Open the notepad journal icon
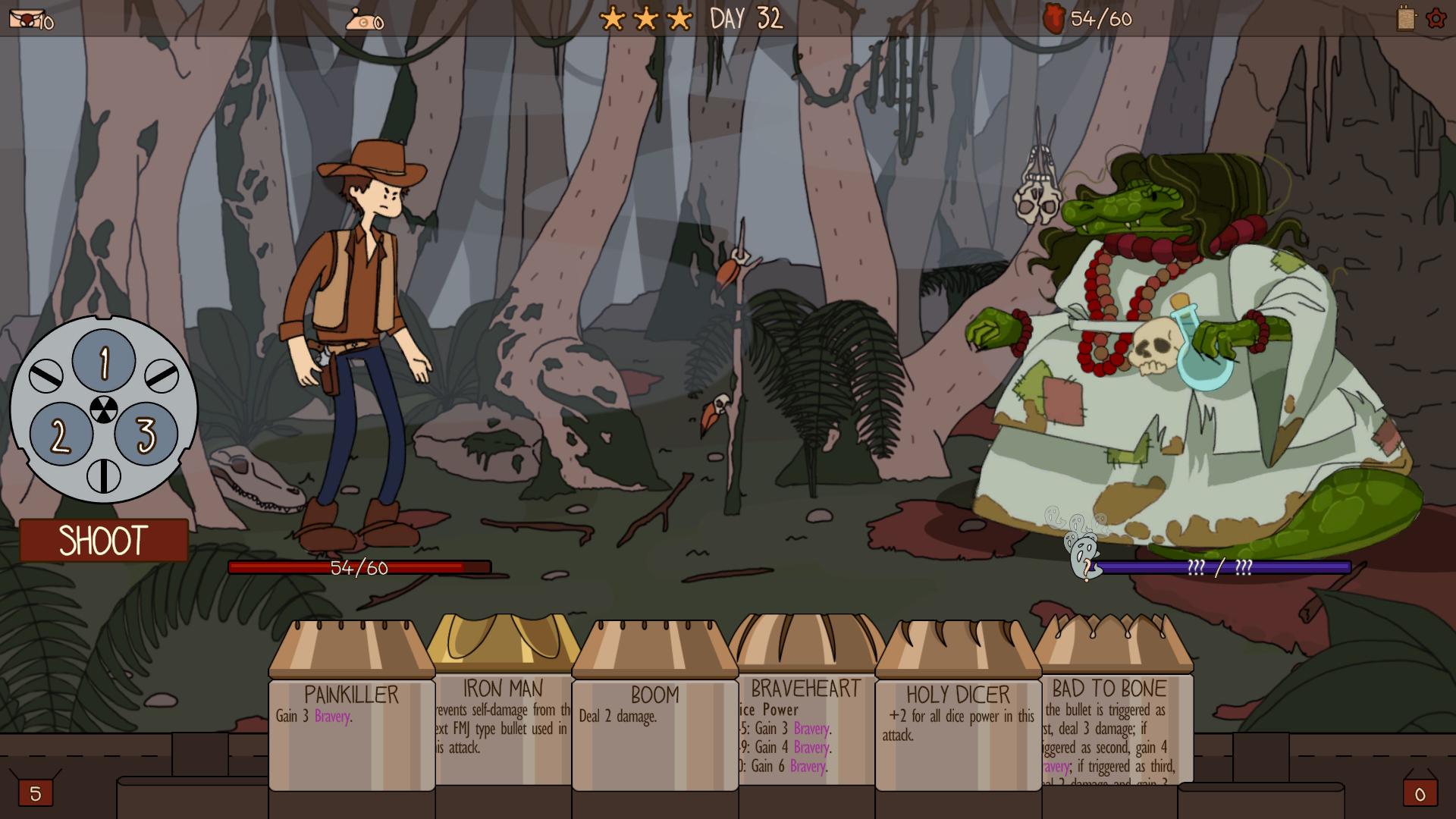This screenshot has height=819, width=1456. point(1407,18)
